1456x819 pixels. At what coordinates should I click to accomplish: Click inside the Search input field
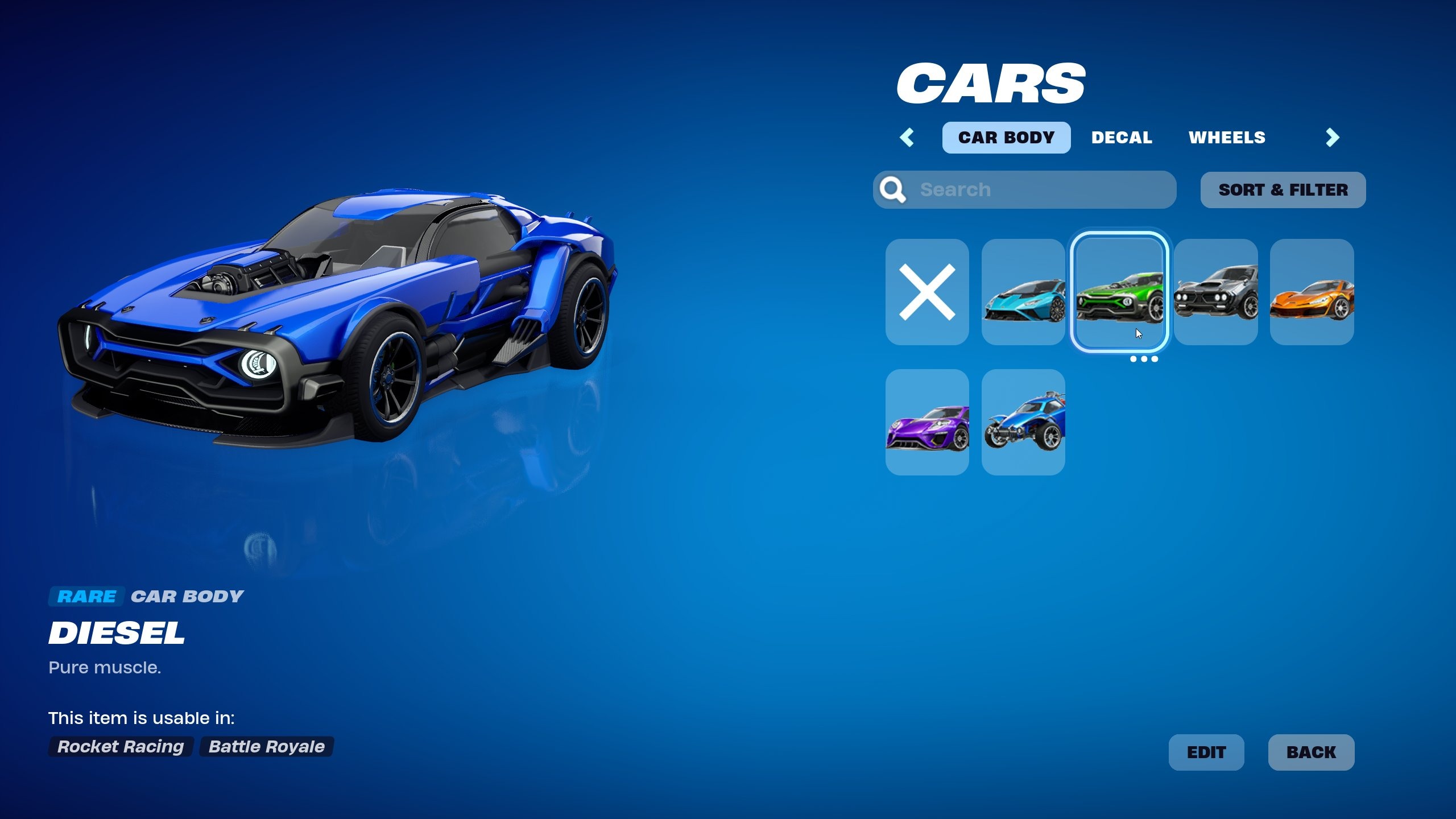tap(1024, 189)
